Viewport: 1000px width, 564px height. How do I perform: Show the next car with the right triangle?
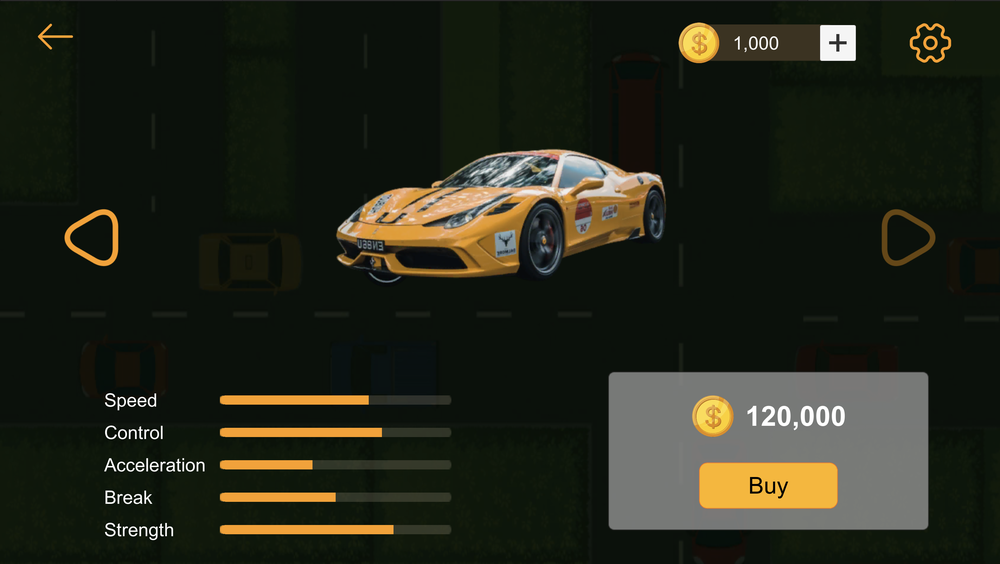point(908,238)
